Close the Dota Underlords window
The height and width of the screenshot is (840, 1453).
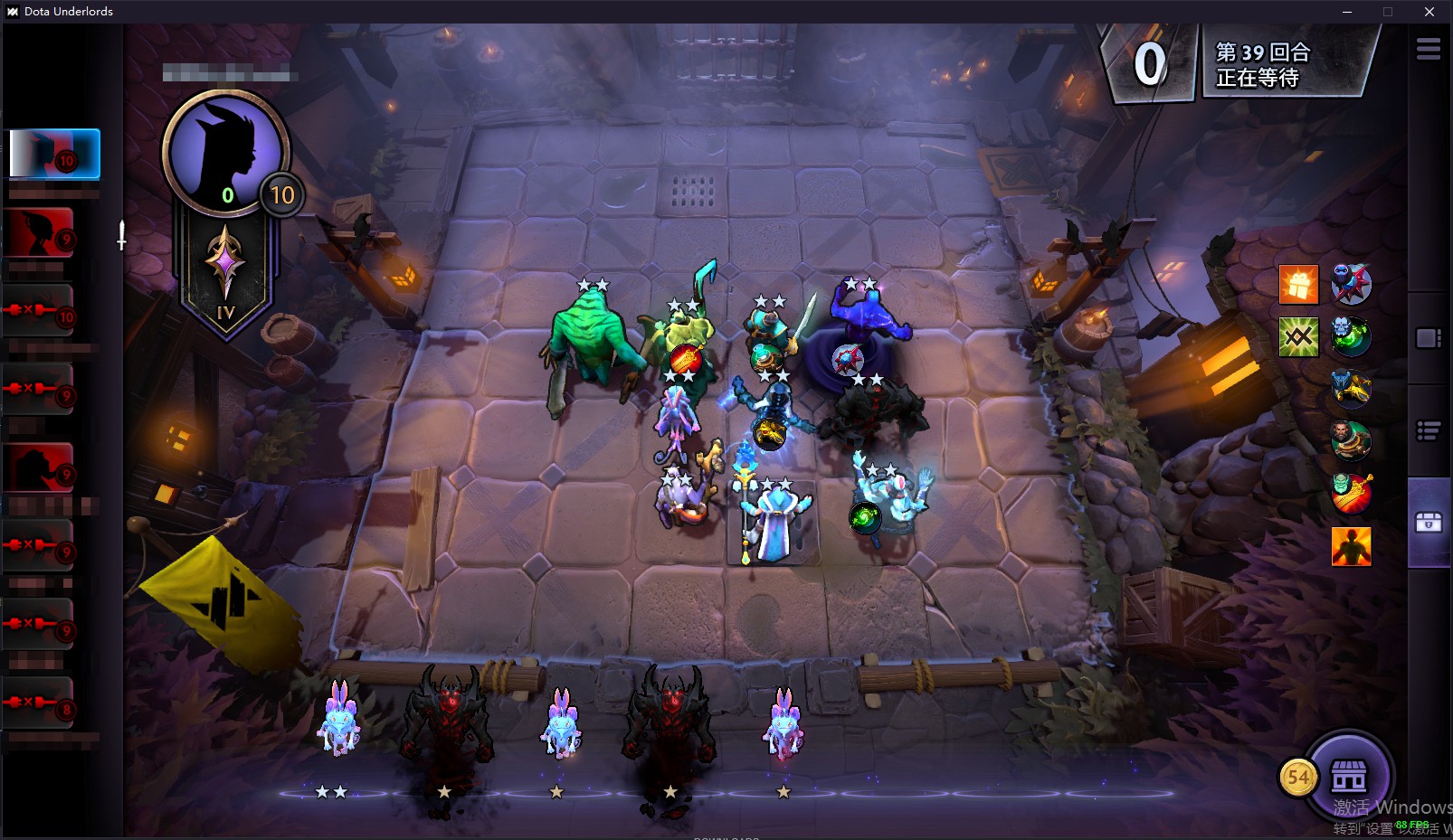[1429, 12]
